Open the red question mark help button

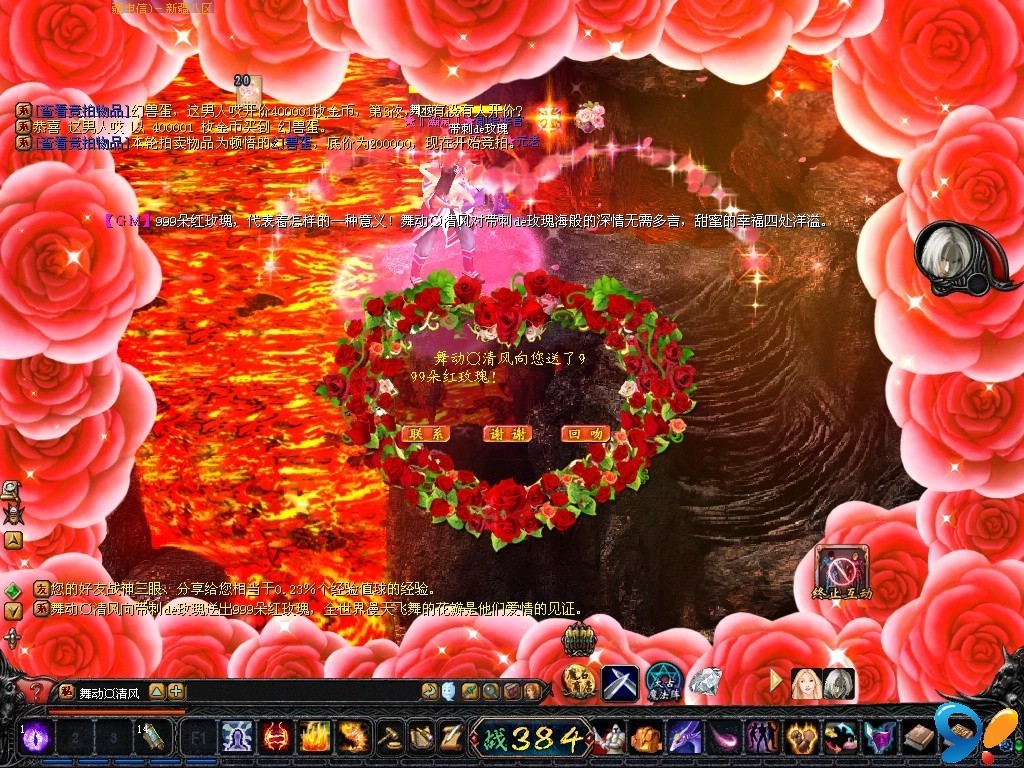pyautogui.click(x=37, y=690)
